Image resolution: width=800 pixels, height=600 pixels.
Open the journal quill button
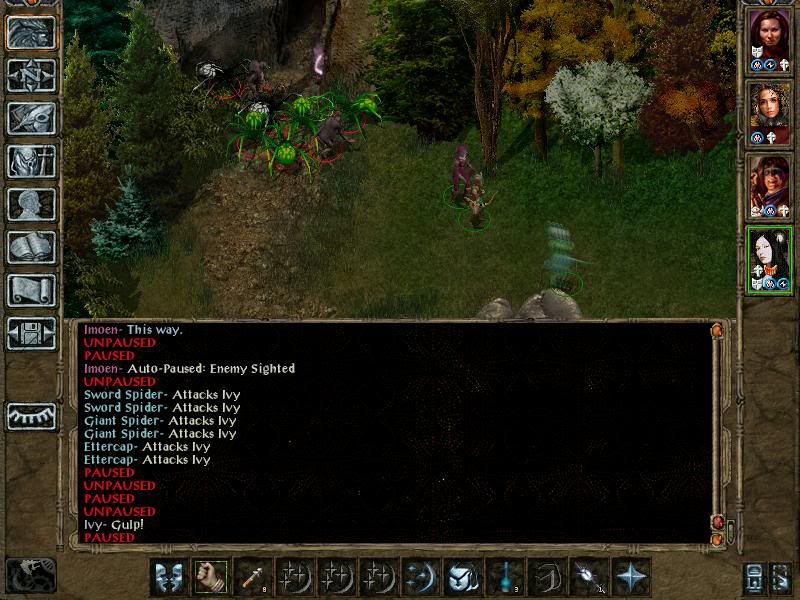[31, 118]
